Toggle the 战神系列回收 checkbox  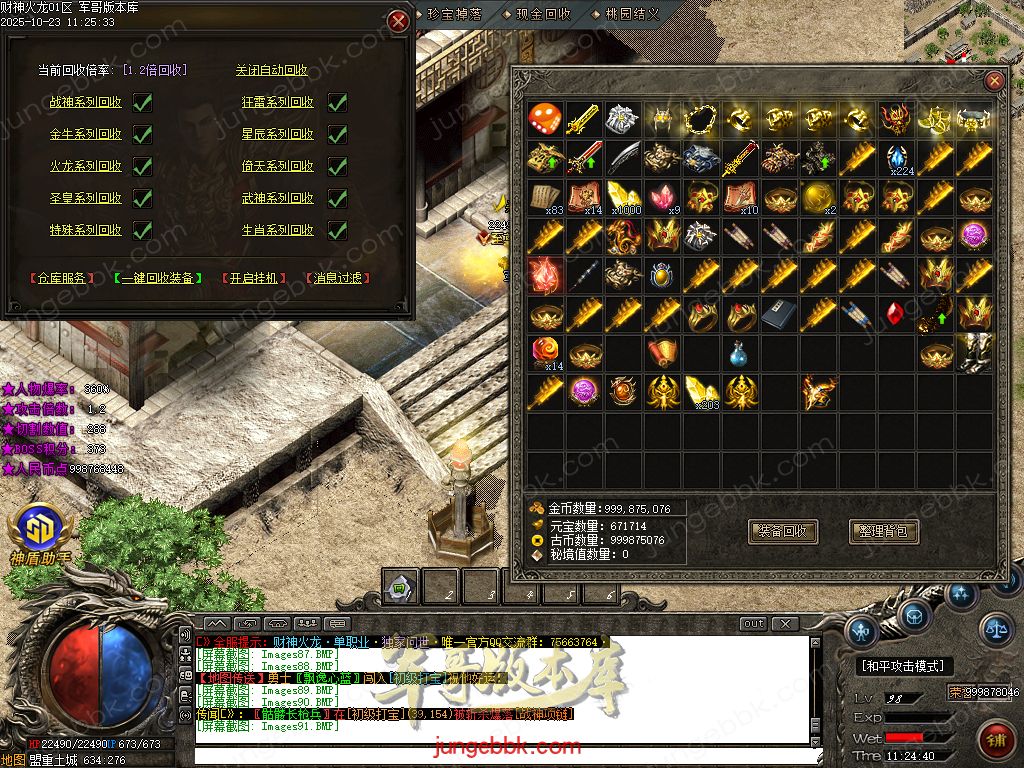point(142,102)
